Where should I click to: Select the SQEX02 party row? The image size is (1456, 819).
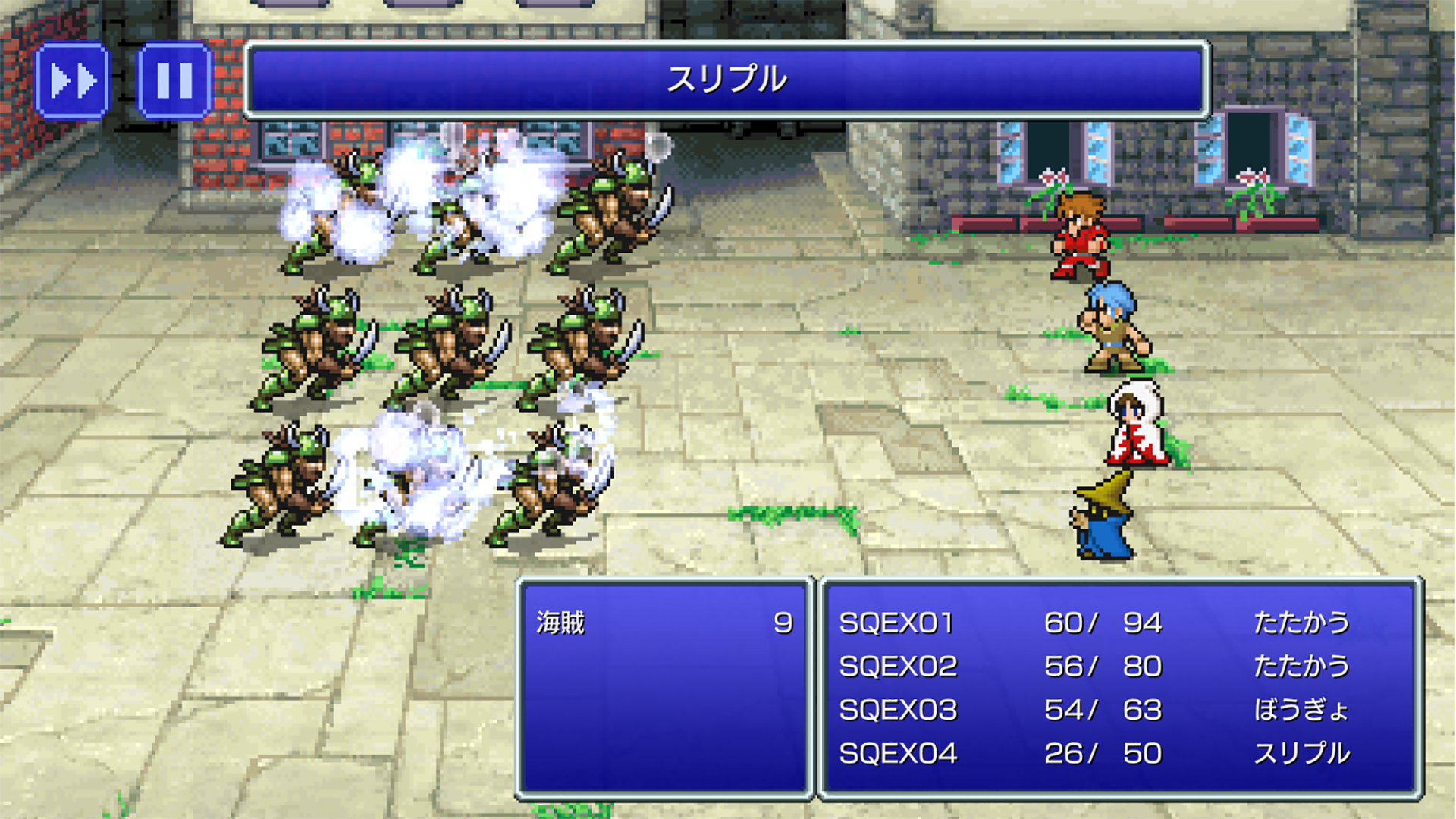click(898, 667)
